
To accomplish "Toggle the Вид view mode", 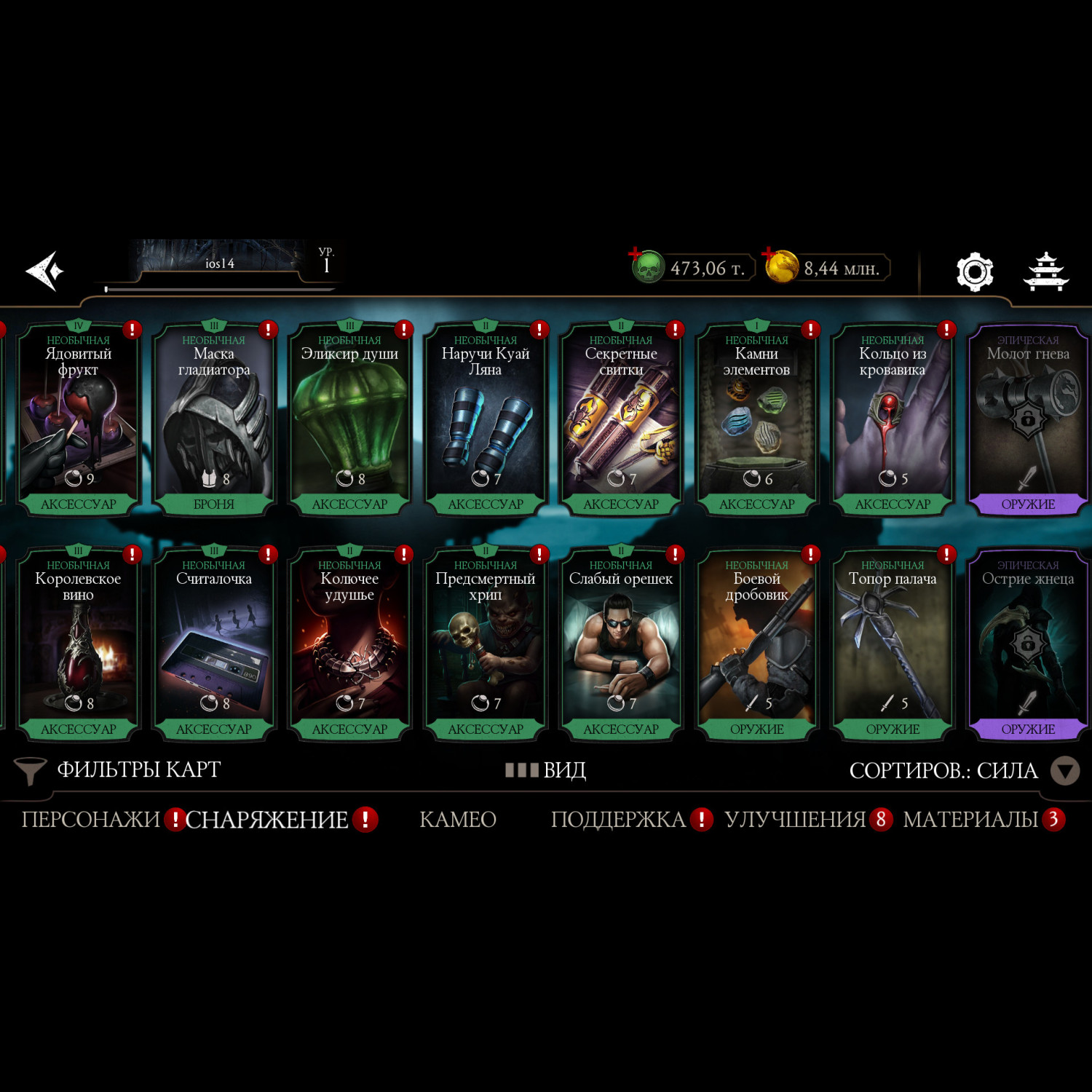I will click(x=546, y=770).
